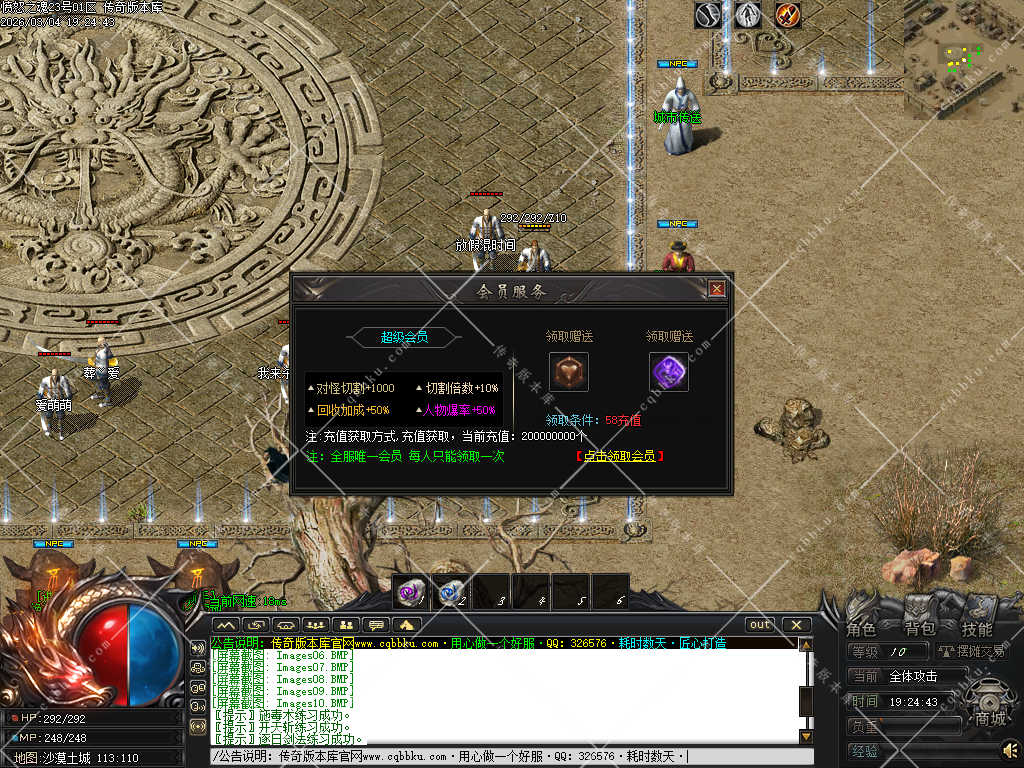Open the 背包 backpack

919,629
